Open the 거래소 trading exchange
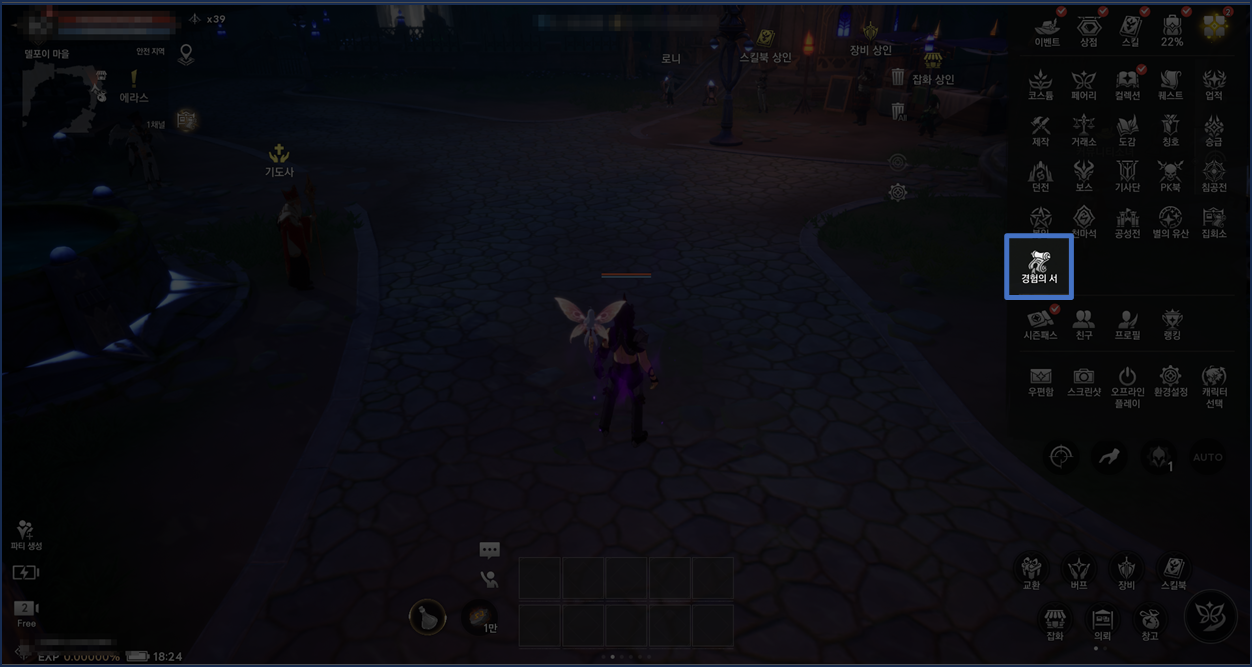The image size is (1252, 667). pyautogui.click(x=1084, y=130)
